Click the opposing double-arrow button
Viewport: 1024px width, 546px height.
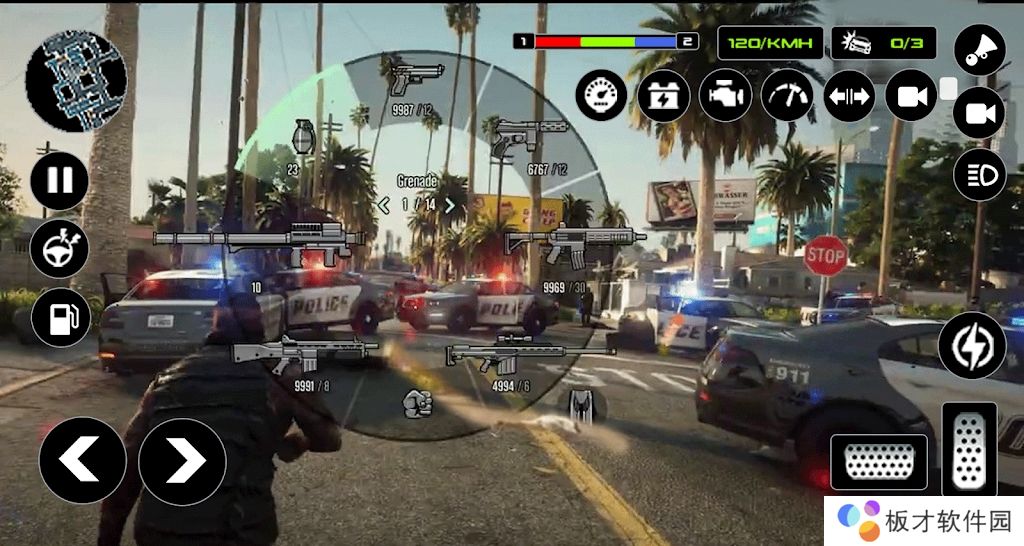[x=849, y=96]
